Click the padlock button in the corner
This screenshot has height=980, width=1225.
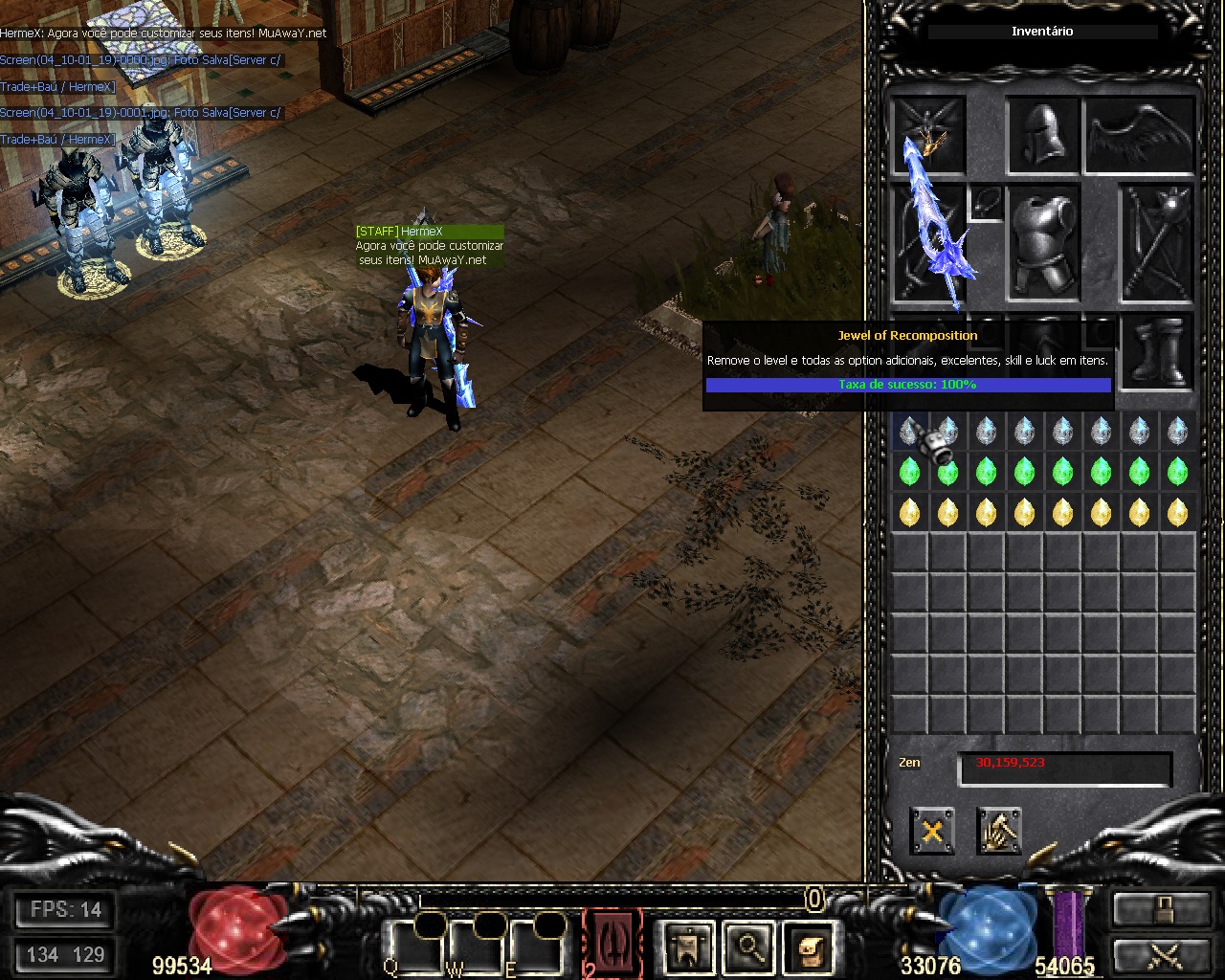(x=1161, y=910)
